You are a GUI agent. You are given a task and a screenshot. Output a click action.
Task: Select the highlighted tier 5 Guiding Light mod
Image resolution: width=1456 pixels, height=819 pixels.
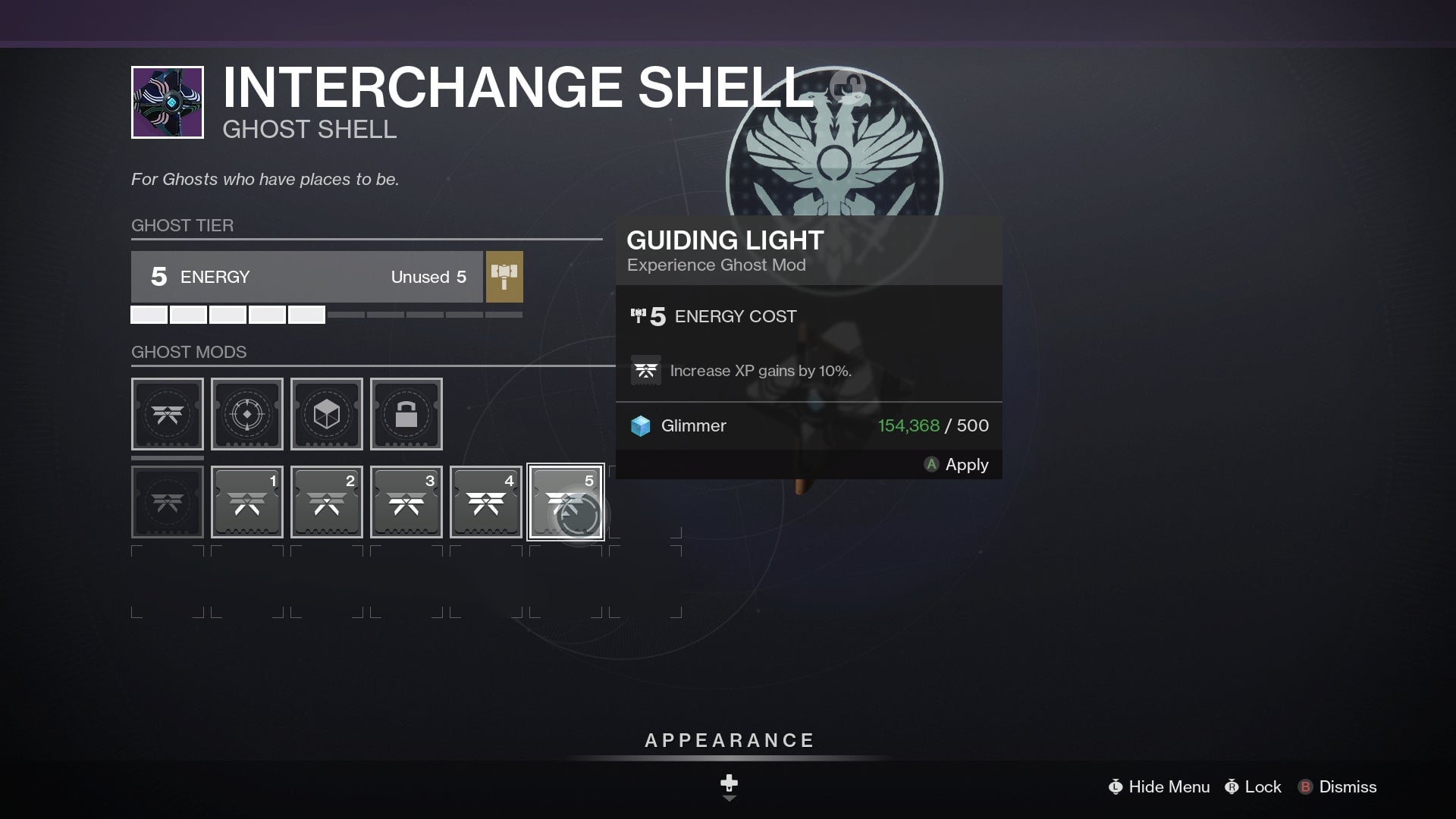click(x=565, y=501)
